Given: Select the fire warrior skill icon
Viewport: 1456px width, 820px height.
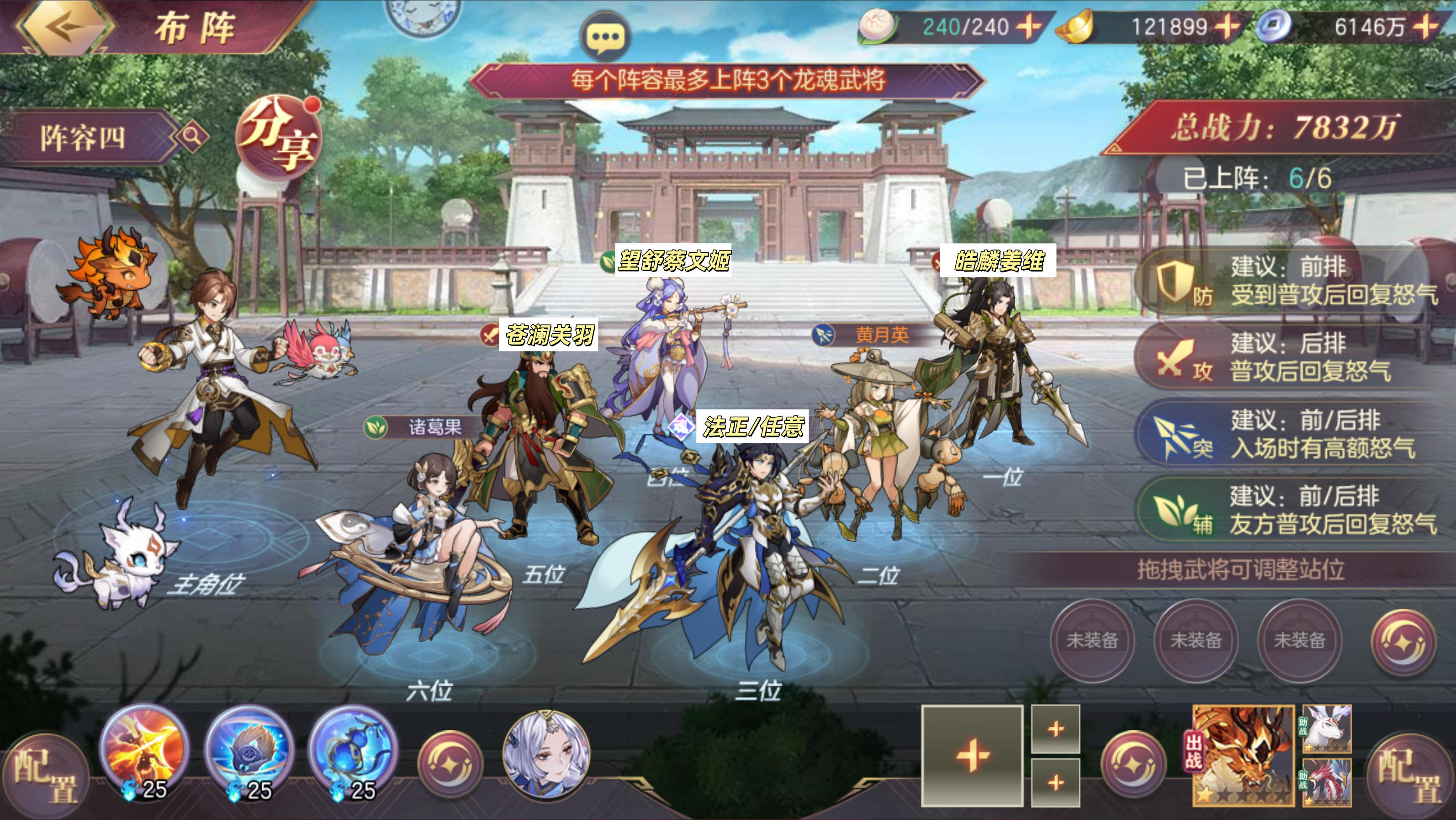Looking at the screenshot, I should (143, 750).
